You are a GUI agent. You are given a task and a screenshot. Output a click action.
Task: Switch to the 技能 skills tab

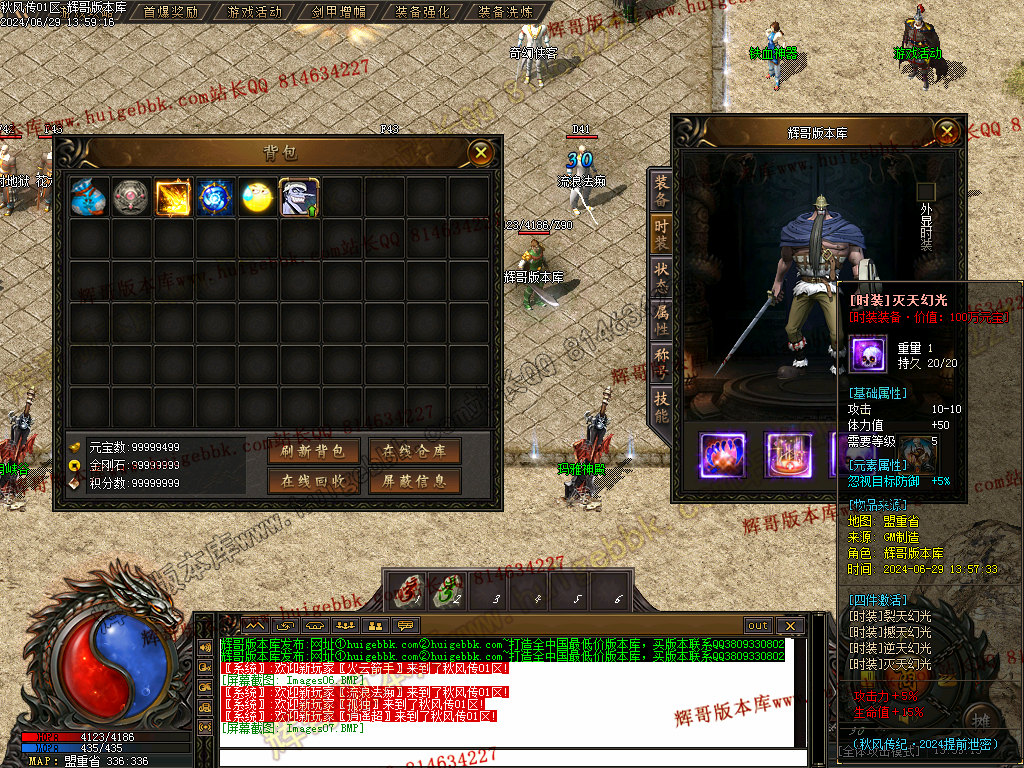point(661,405)
